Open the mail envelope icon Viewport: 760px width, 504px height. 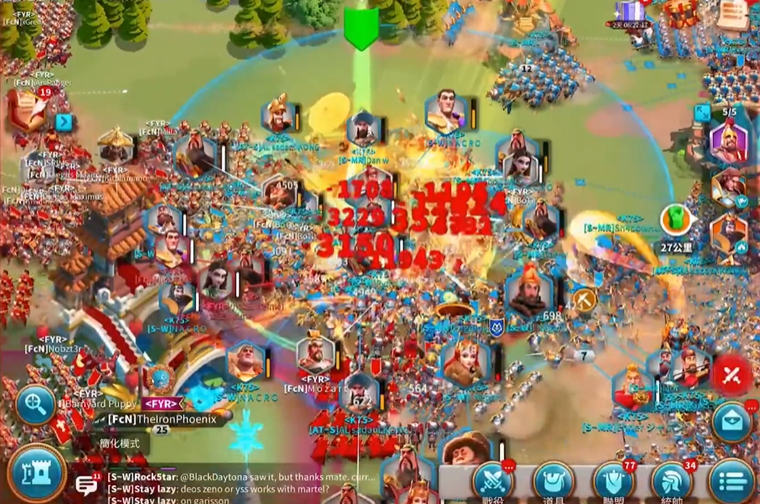[x=731, y=421]
